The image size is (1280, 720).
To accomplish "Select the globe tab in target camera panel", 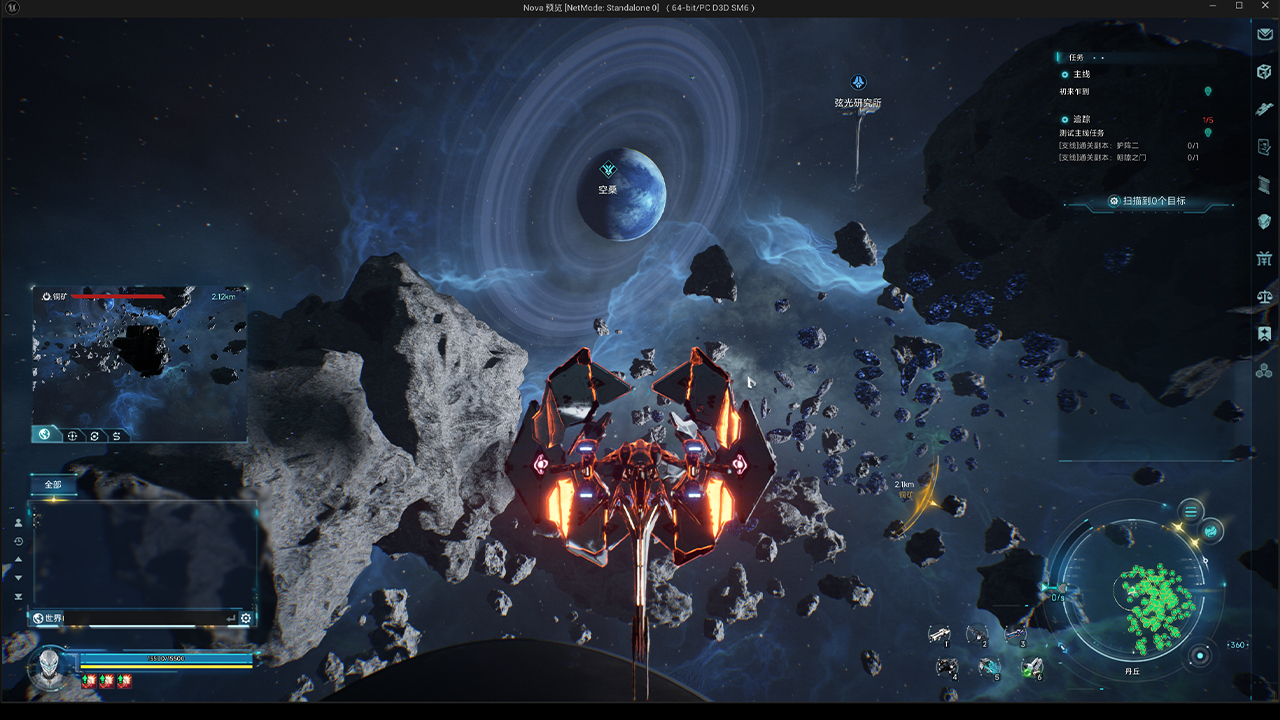I will 45,435.
